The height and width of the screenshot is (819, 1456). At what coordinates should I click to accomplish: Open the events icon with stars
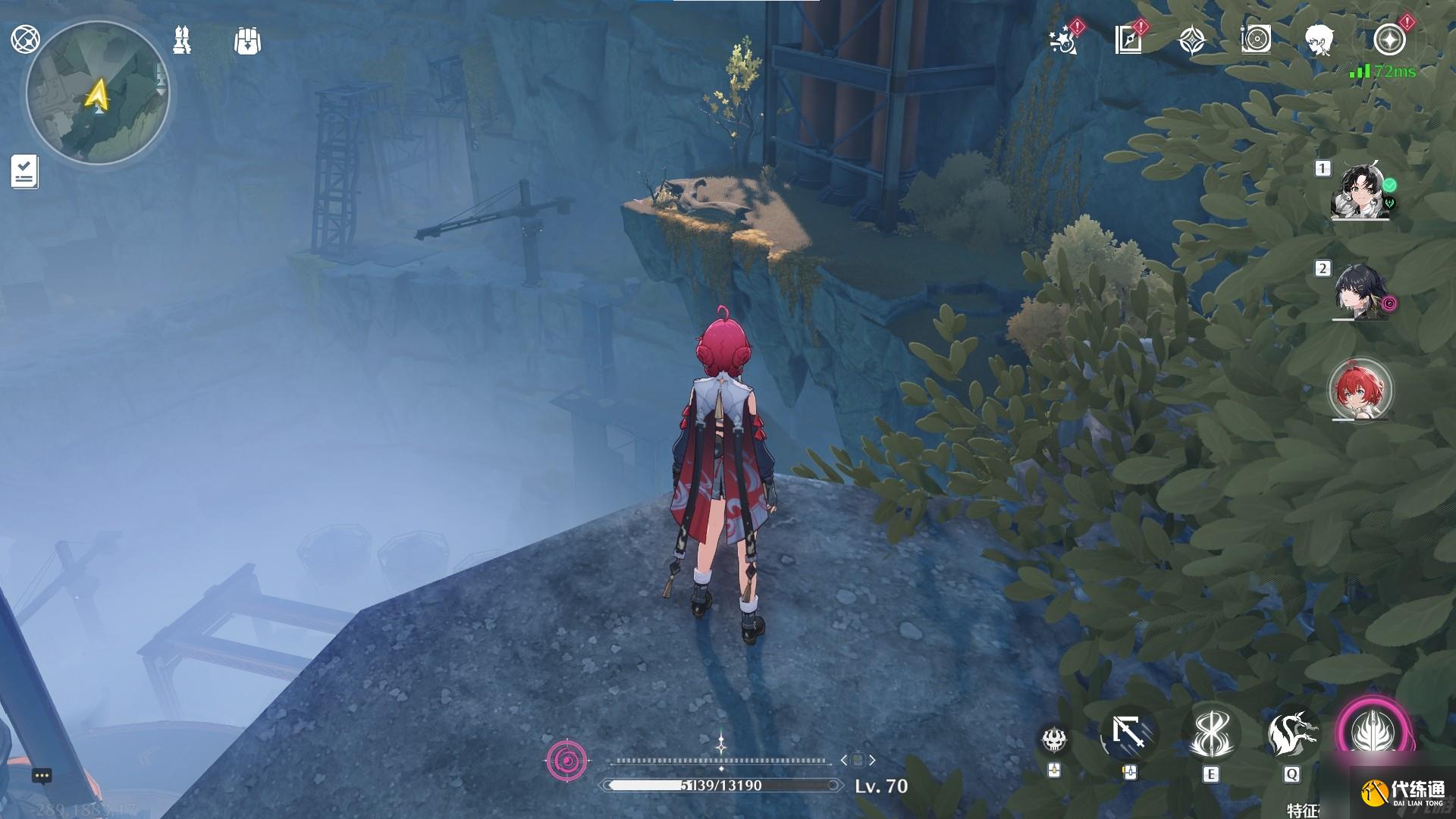click(1063, 40)
